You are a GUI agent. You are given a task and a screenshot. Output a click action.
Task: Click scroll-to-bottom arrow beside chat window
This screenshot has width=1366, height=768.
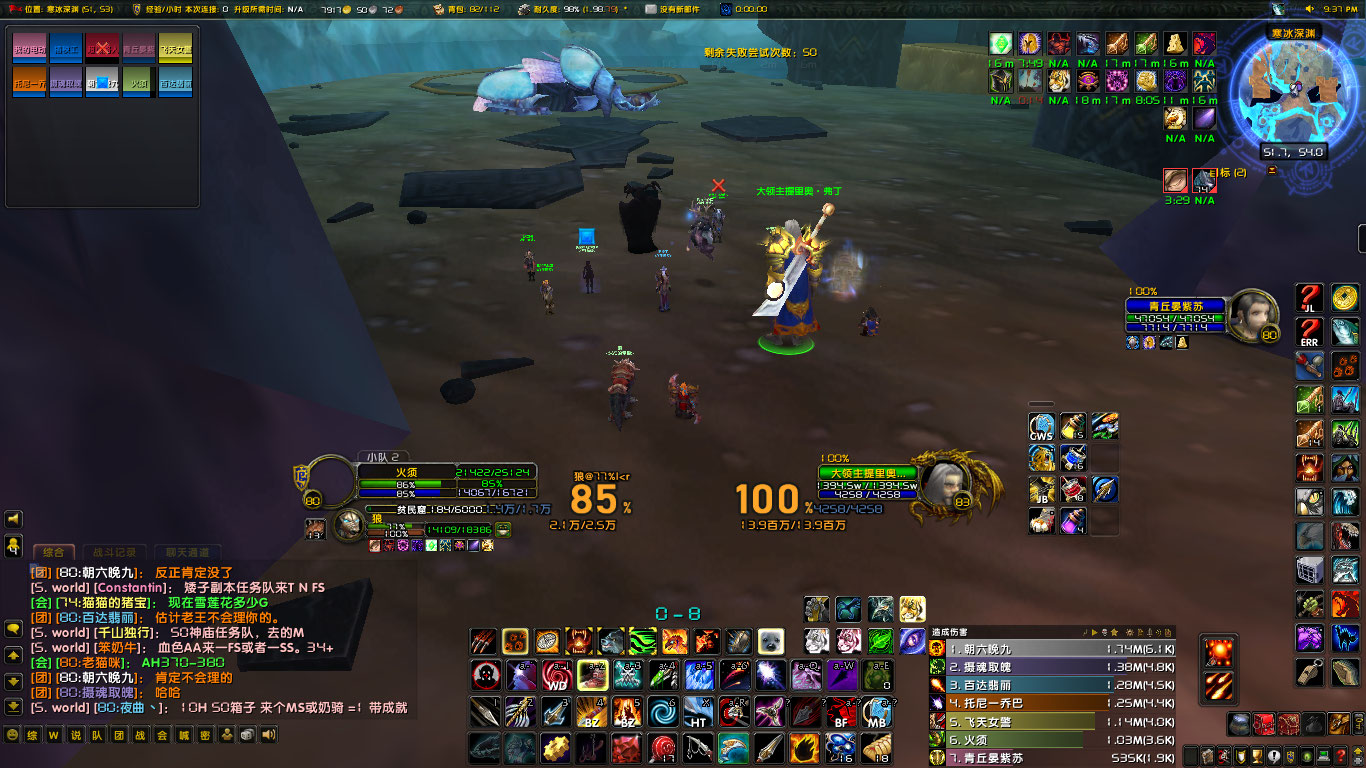tap(13, 703)
